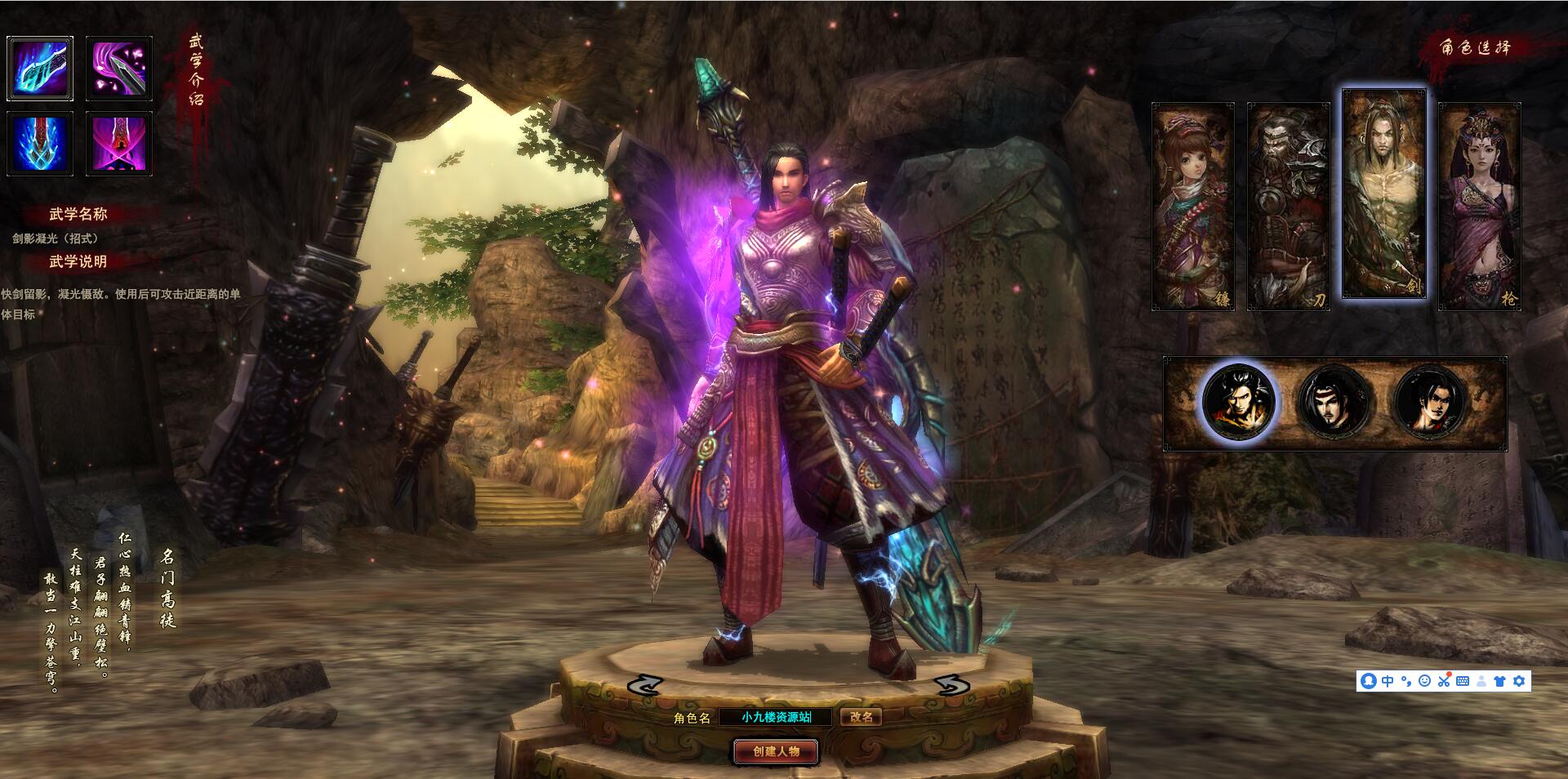Viewport: 1568px width, 779px height.
Task: Rotate character with the right arrow
Action: pos(951,684)
